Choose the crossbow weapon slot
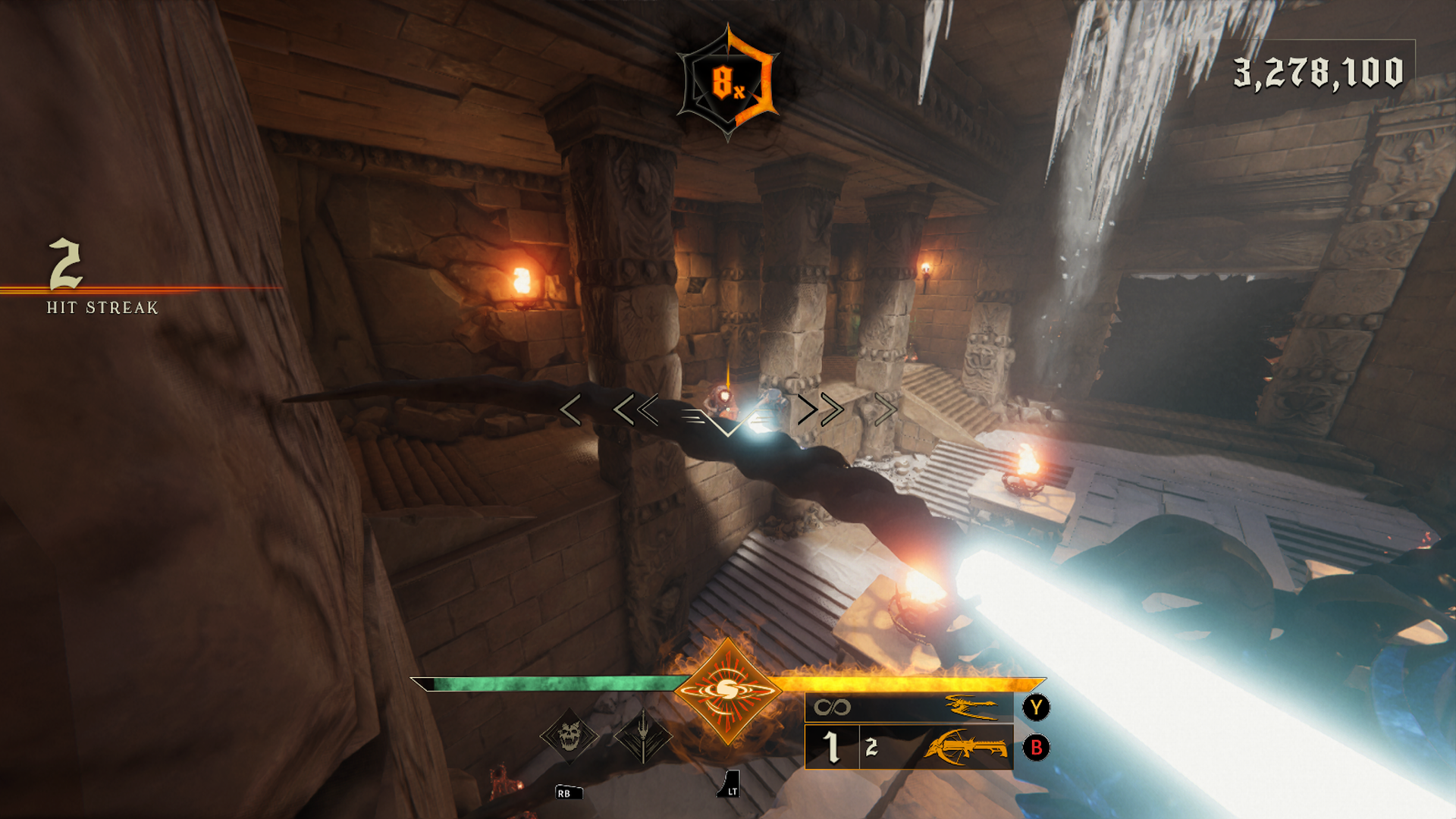 (x=908, y=748)
